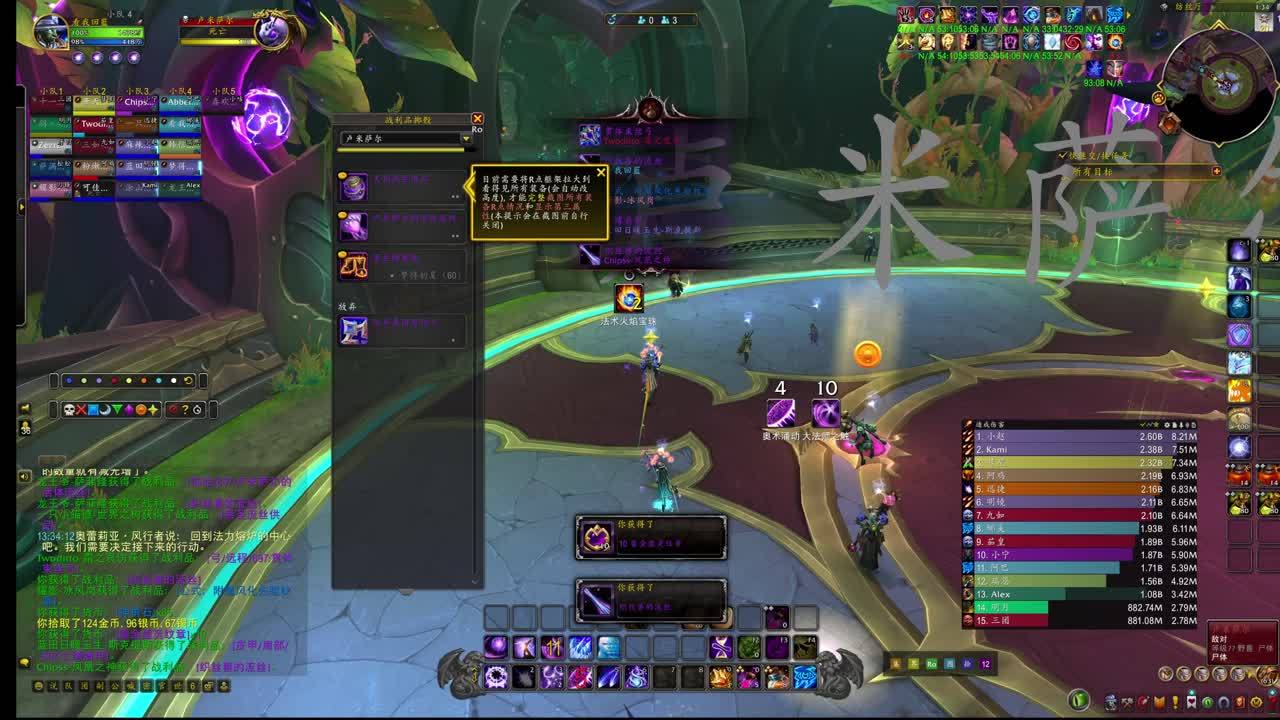1280x720 pixels.
Task: Click the purple bracelet loot toast
Action: pos(650,538)
